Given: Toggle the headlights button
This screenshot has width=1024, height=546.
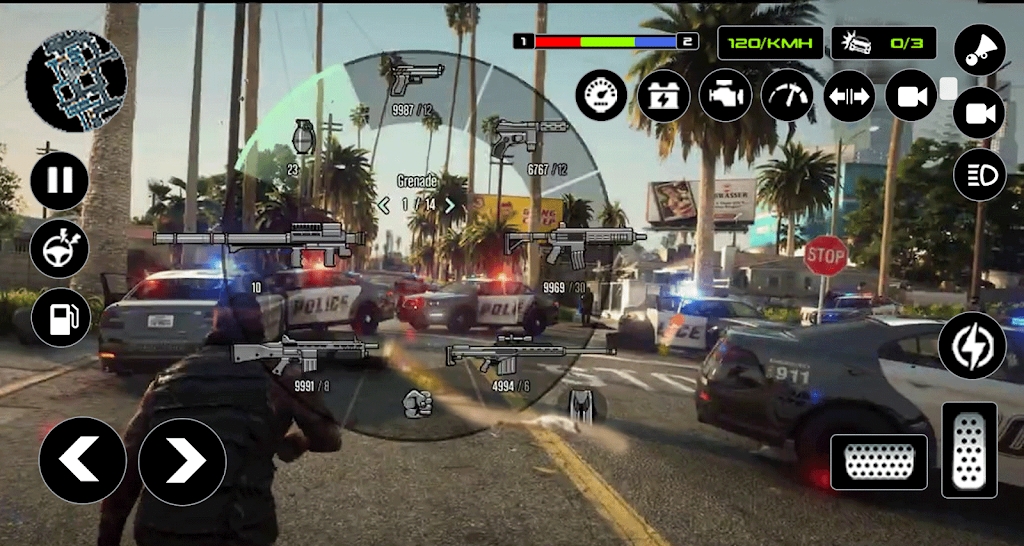Looking at the screenshot, I should pyautogui.click(x=978, y=175).
